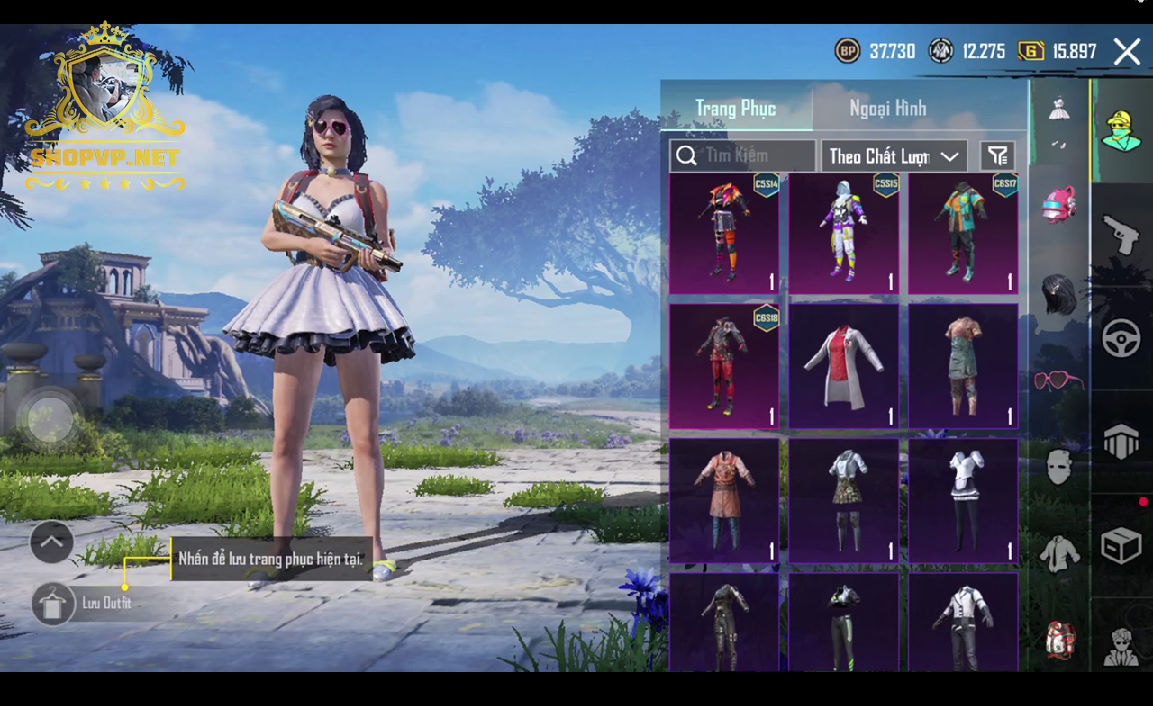
Task: Click the Tìm Kiếm search box
Action: point(743,156)
